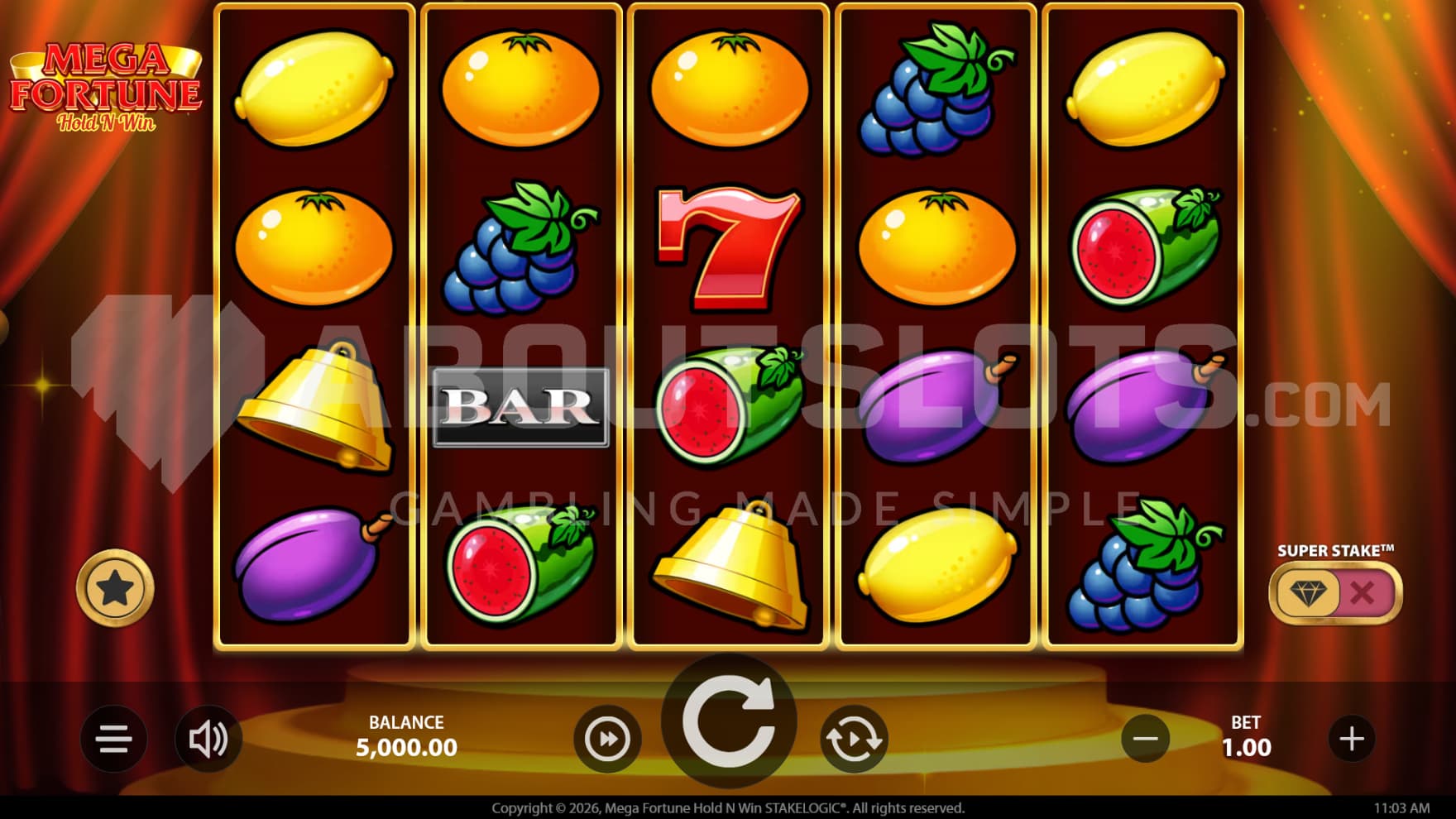The height and width of the screenshot is (819, 1456).
Task: Spin the reels with the main button
Action: point(729,721)
